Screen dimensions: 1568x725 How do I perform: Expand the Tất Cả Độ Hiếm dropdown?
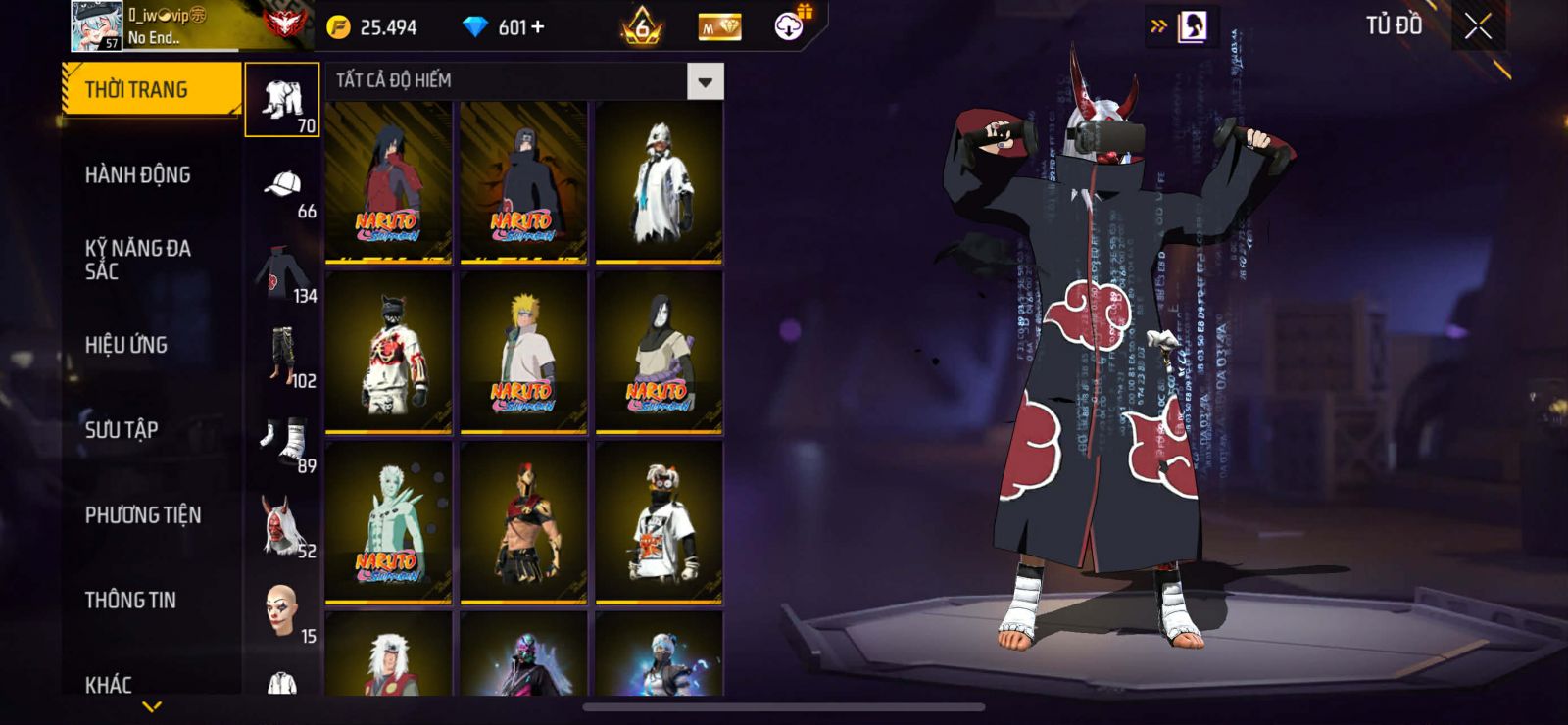pos(705,82)
